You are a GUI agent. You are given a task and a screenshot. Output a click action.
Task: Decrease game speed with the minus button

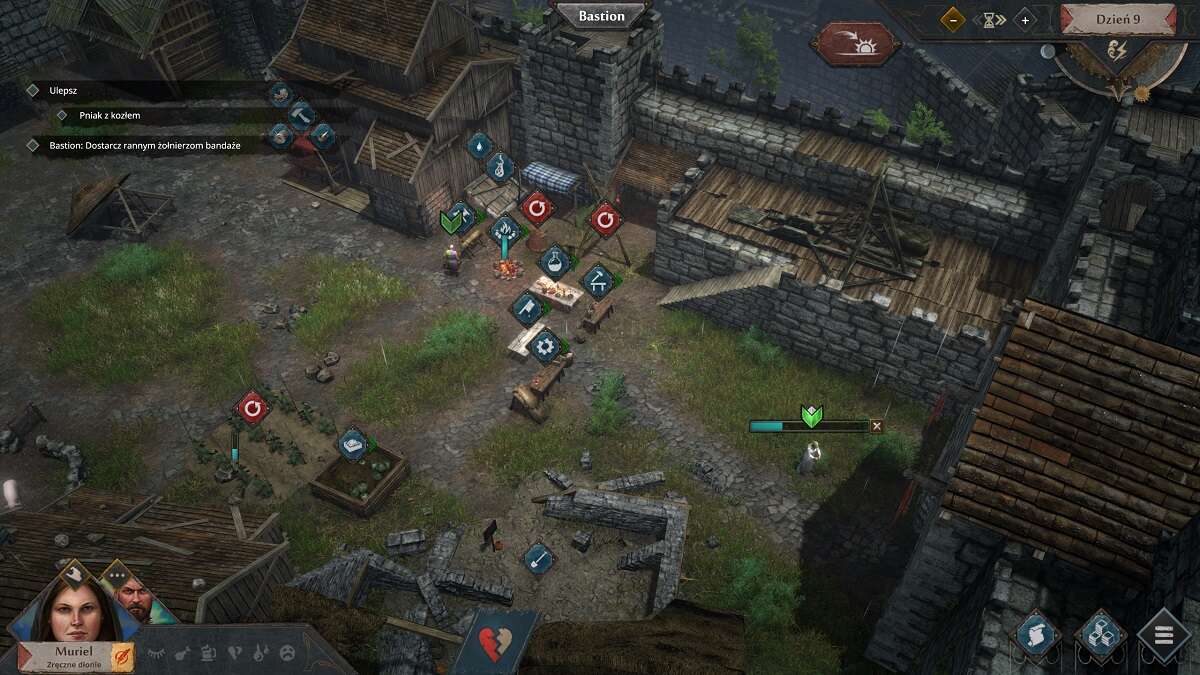point(953,19)
